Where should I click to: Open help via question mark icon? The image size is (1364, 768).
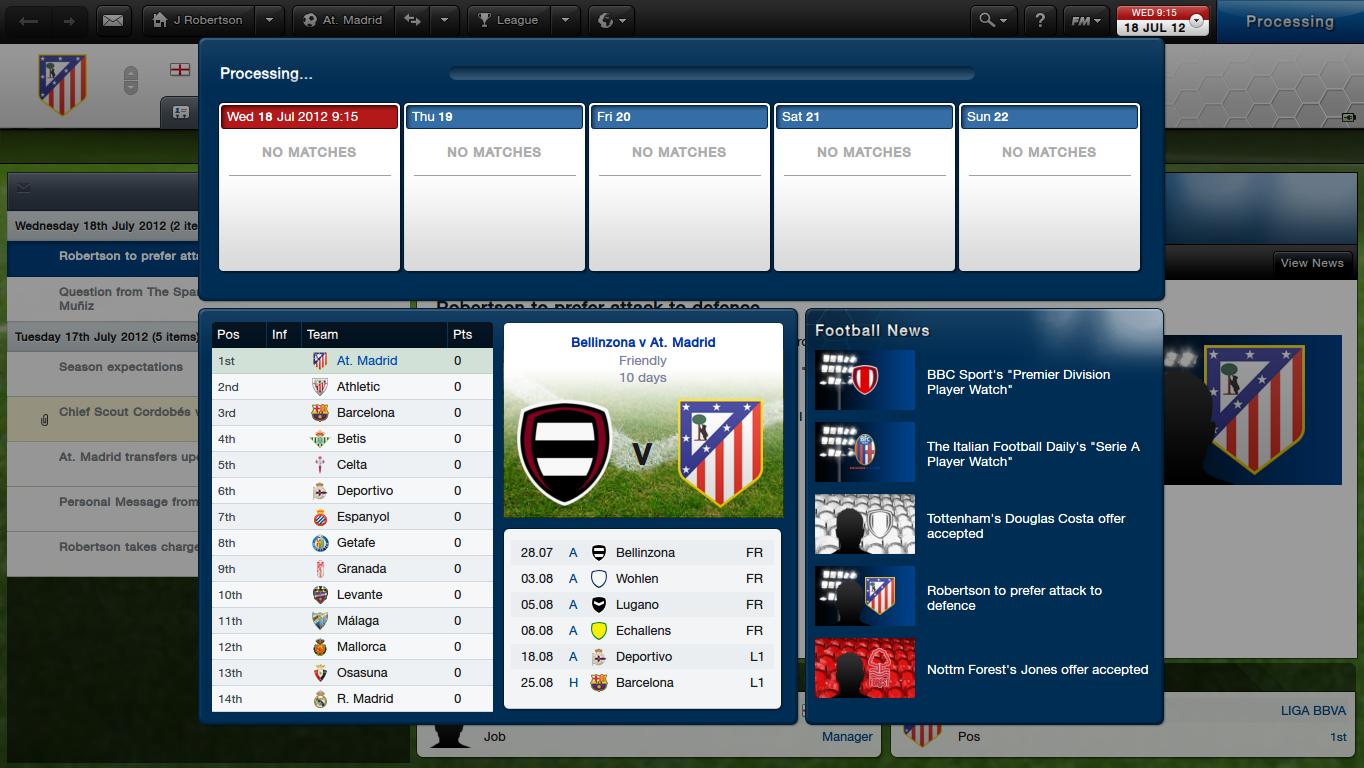point(1040,20)
